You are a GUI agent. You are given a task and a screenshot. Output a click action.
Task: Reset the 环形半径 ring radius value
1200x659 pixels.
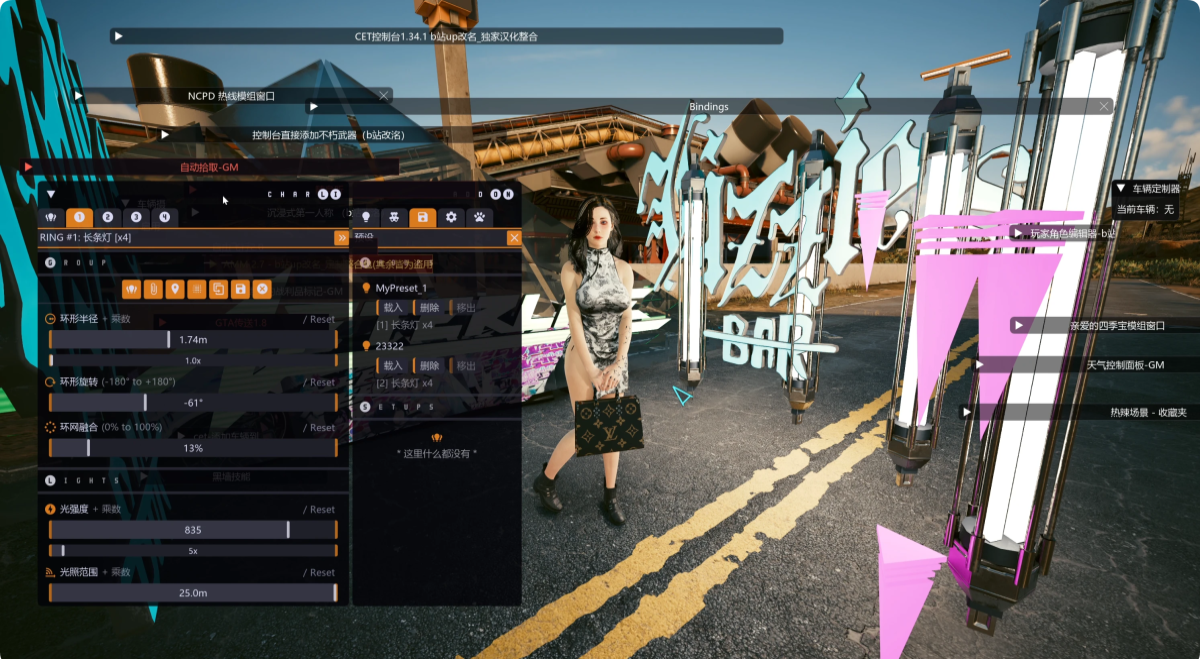[x=321, y=320]
